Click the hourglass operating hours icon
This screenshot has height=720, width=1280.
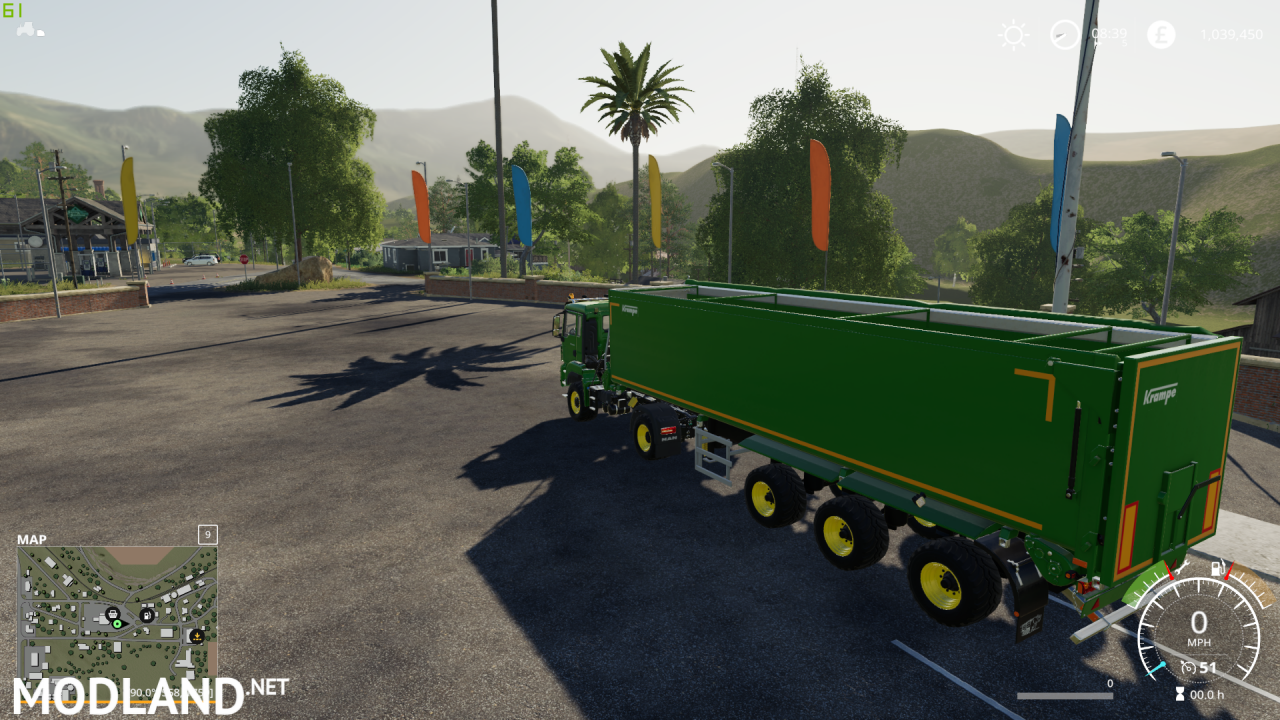point(1180,693)
